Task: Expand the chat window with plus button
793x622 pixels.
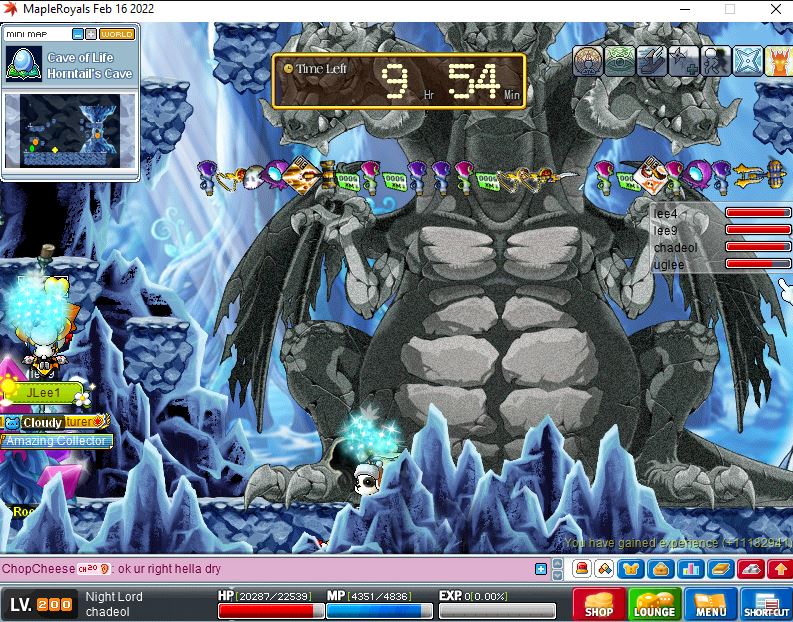Action: [x=541, y=570]
